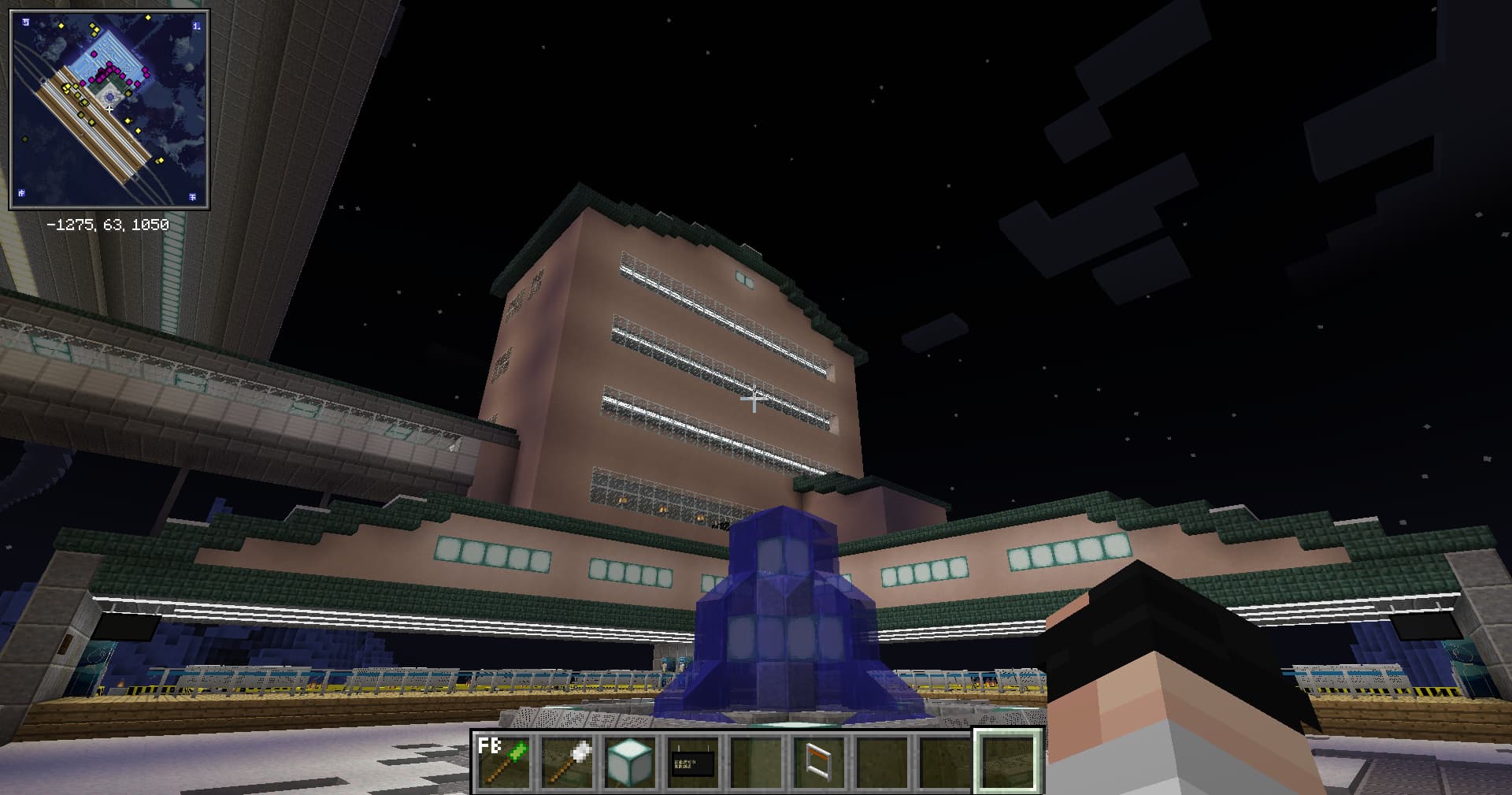The width and height of the screenshot is (1512, 795).
Task: Choose the white glass block slot
Action: [x=630, y=761]
